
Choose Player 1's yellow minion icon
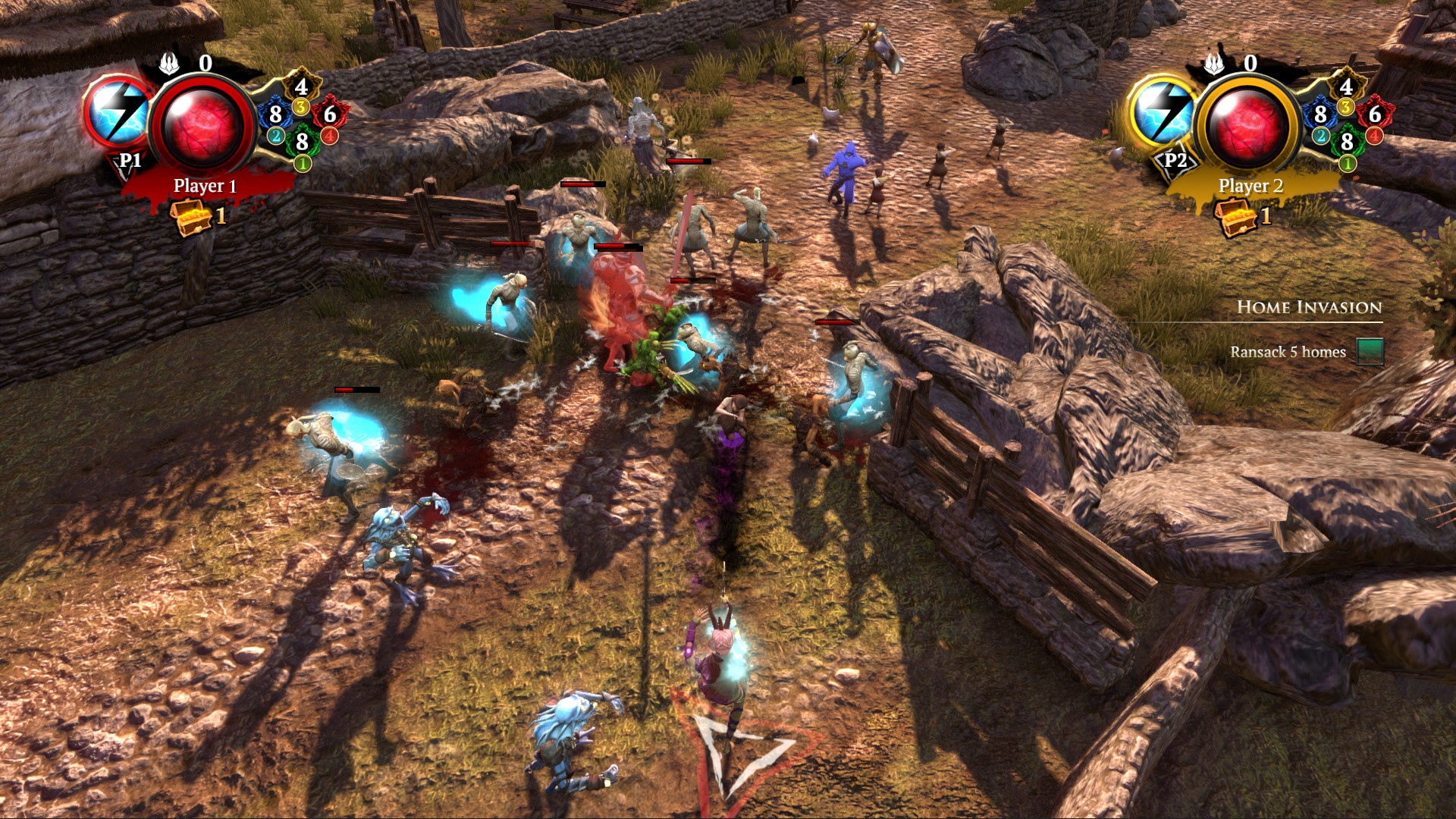point(301,87)
